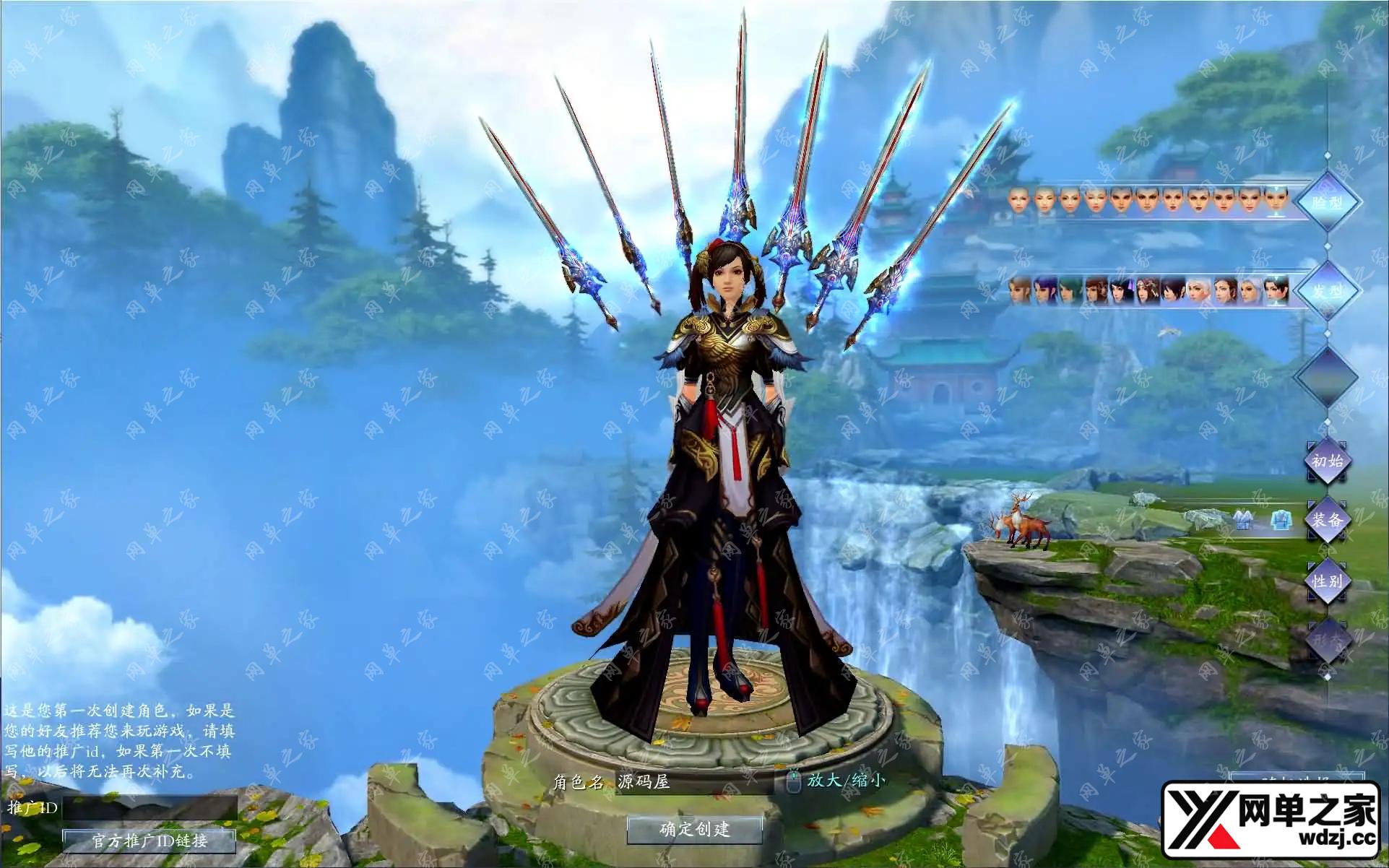Choose the first face thumbnail in the face row

1018,200
